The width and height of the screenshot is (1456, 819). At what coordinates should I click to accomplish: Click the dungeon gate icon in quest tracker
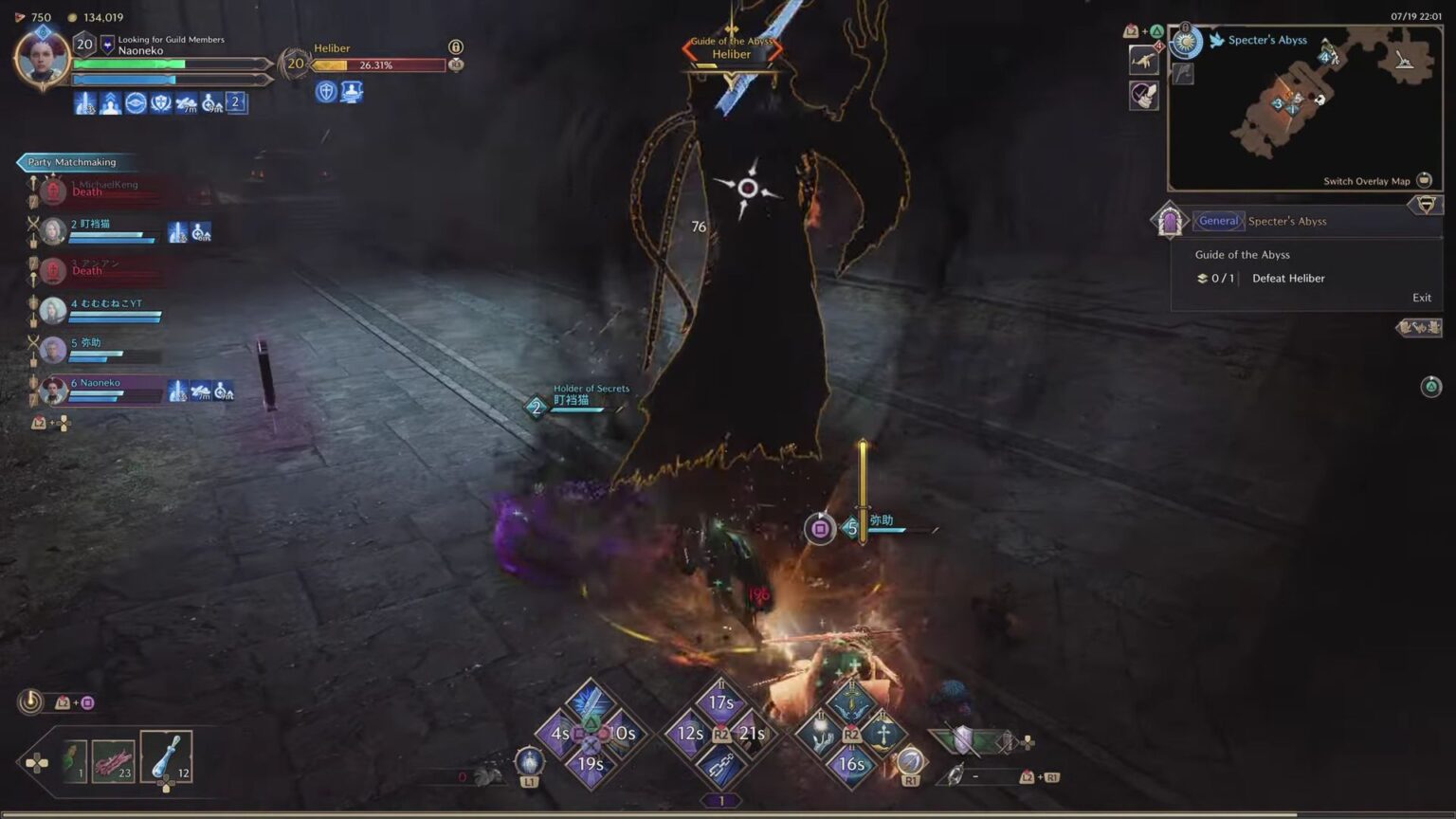pyautogui.click(x=1169, y=221)
